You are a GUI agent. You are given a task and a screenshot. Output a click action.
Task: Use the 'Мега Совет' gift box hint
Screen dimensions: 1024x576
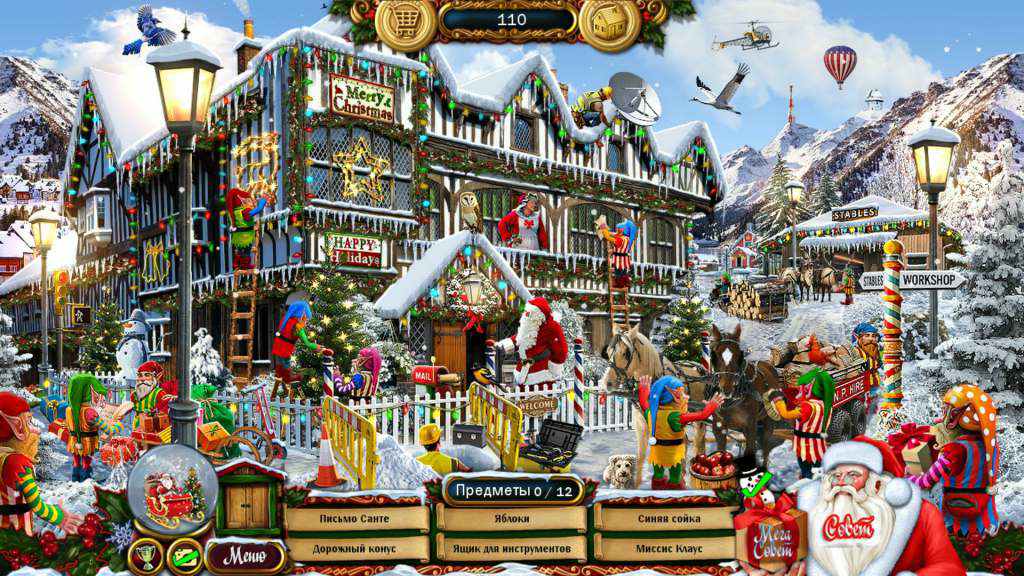click(x=768, y=533)
